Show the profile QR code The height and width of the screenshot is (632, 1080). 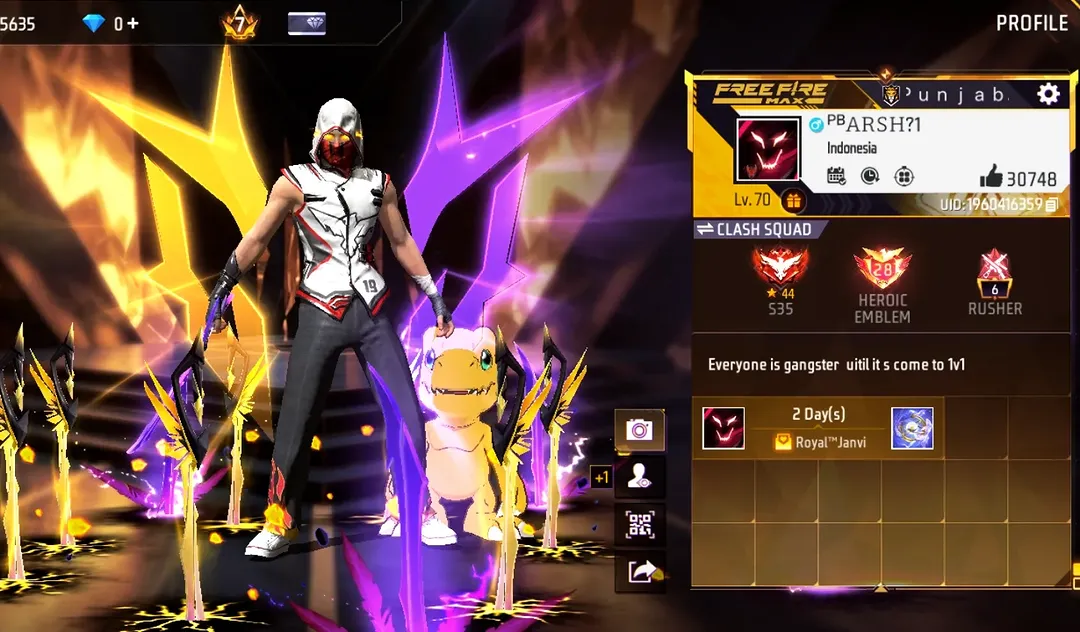tap(638, 524)
